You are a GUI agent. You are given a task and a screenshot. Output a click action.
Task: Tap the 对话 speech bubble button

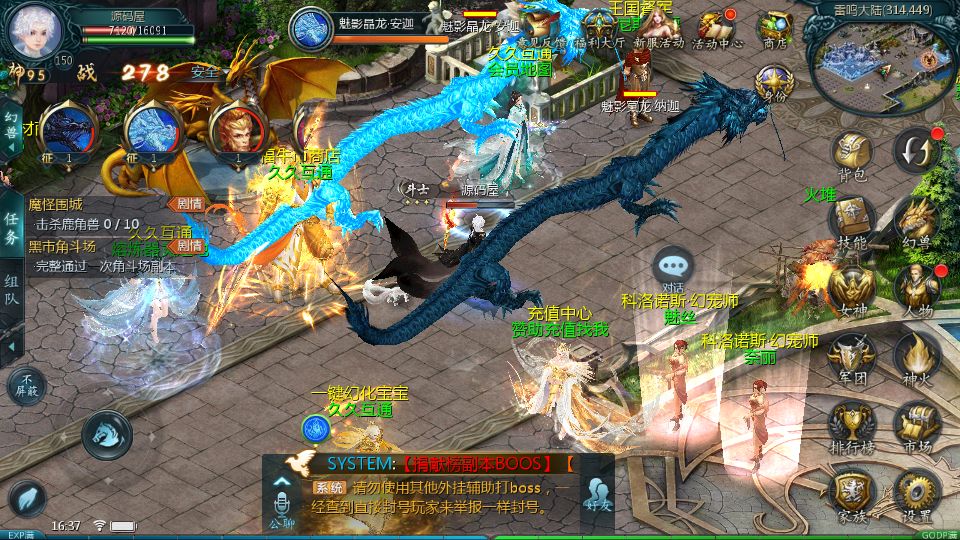(673, 268)
